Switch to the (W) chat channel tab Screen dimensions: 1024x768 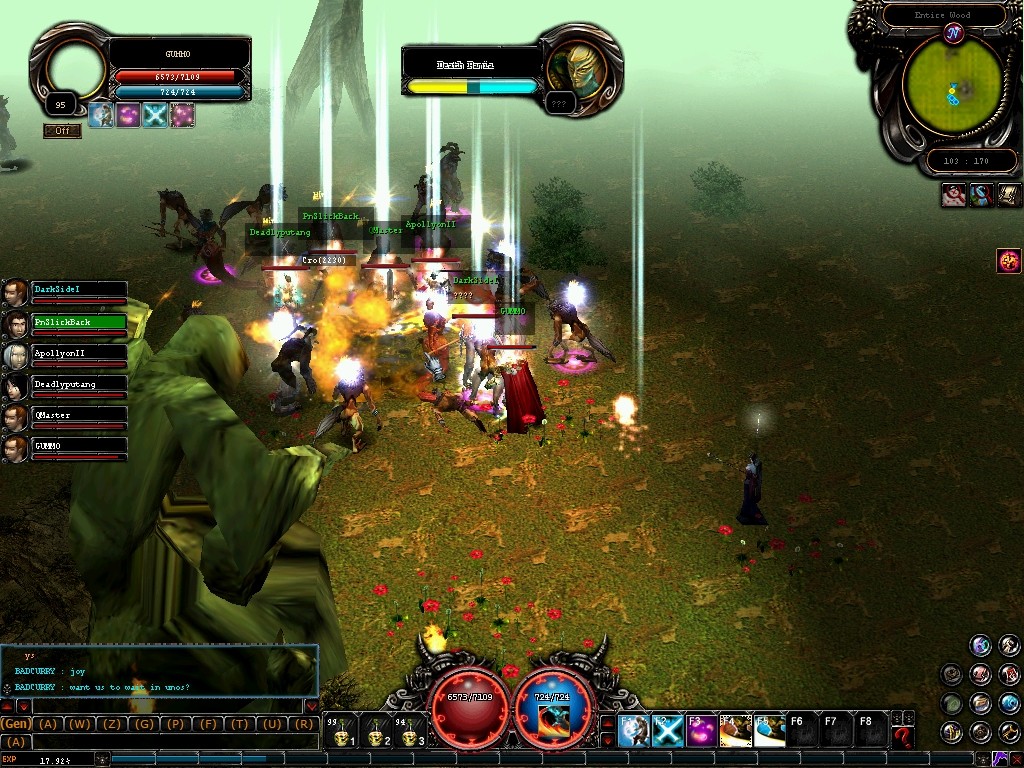[x=80, y=724]
